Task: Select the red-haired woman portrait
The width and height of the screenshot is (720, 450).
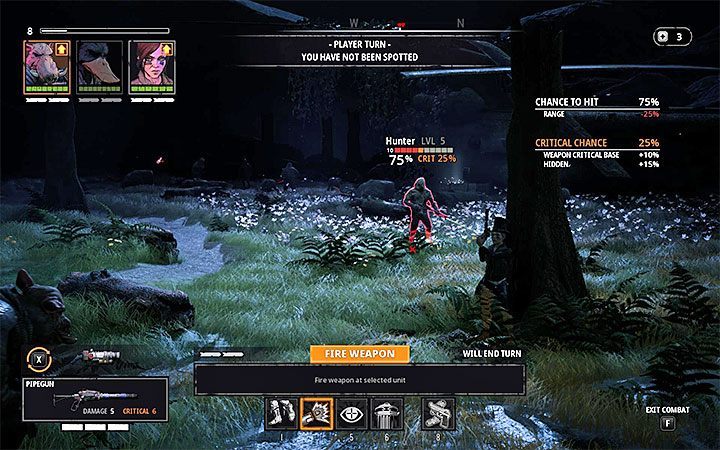Action: (149, 67)
